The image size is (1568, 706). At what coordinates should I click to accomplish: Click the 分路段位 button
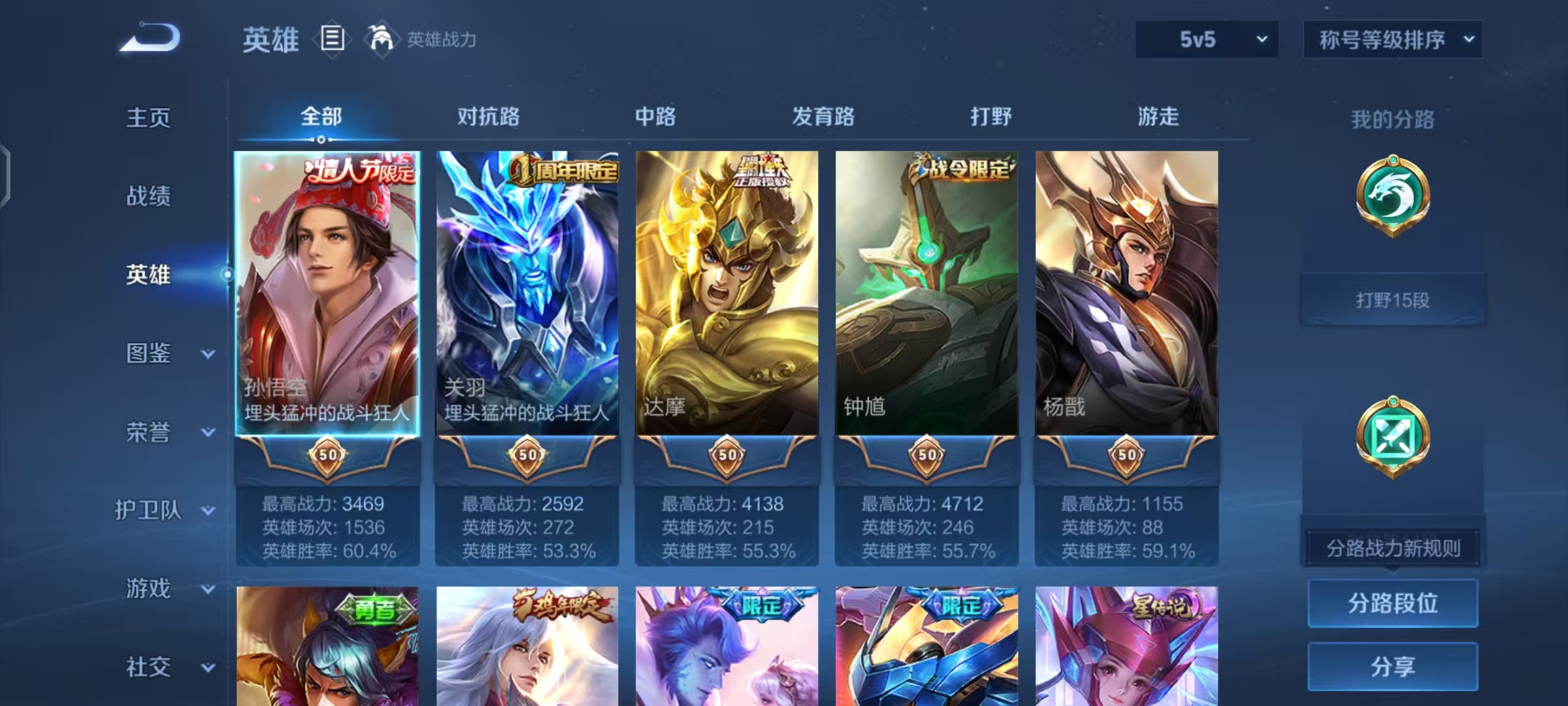(1393, 603)
